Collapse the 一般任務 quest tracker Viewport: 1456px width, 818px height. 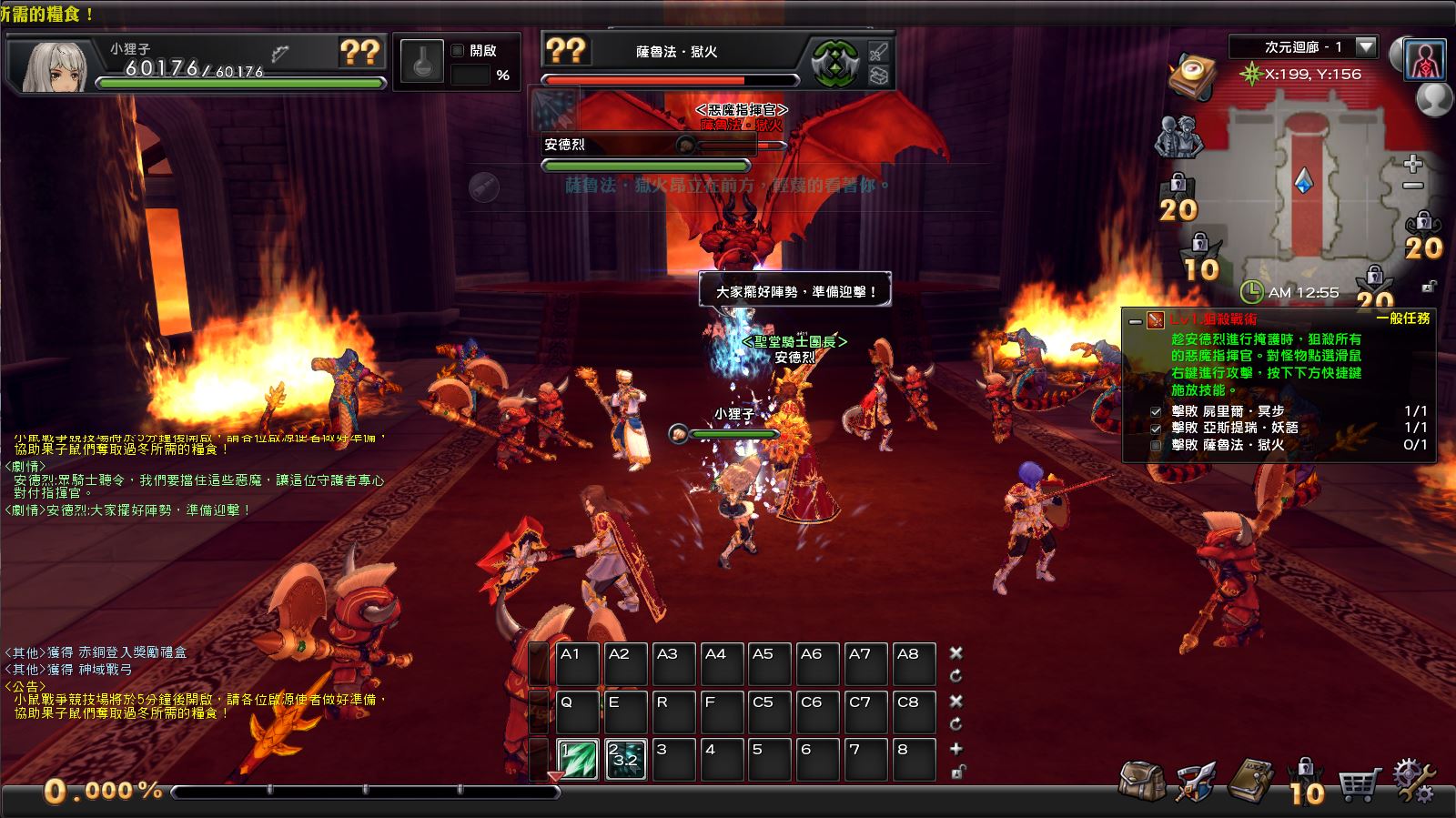pyautogui.click(x=1135, y=320)
